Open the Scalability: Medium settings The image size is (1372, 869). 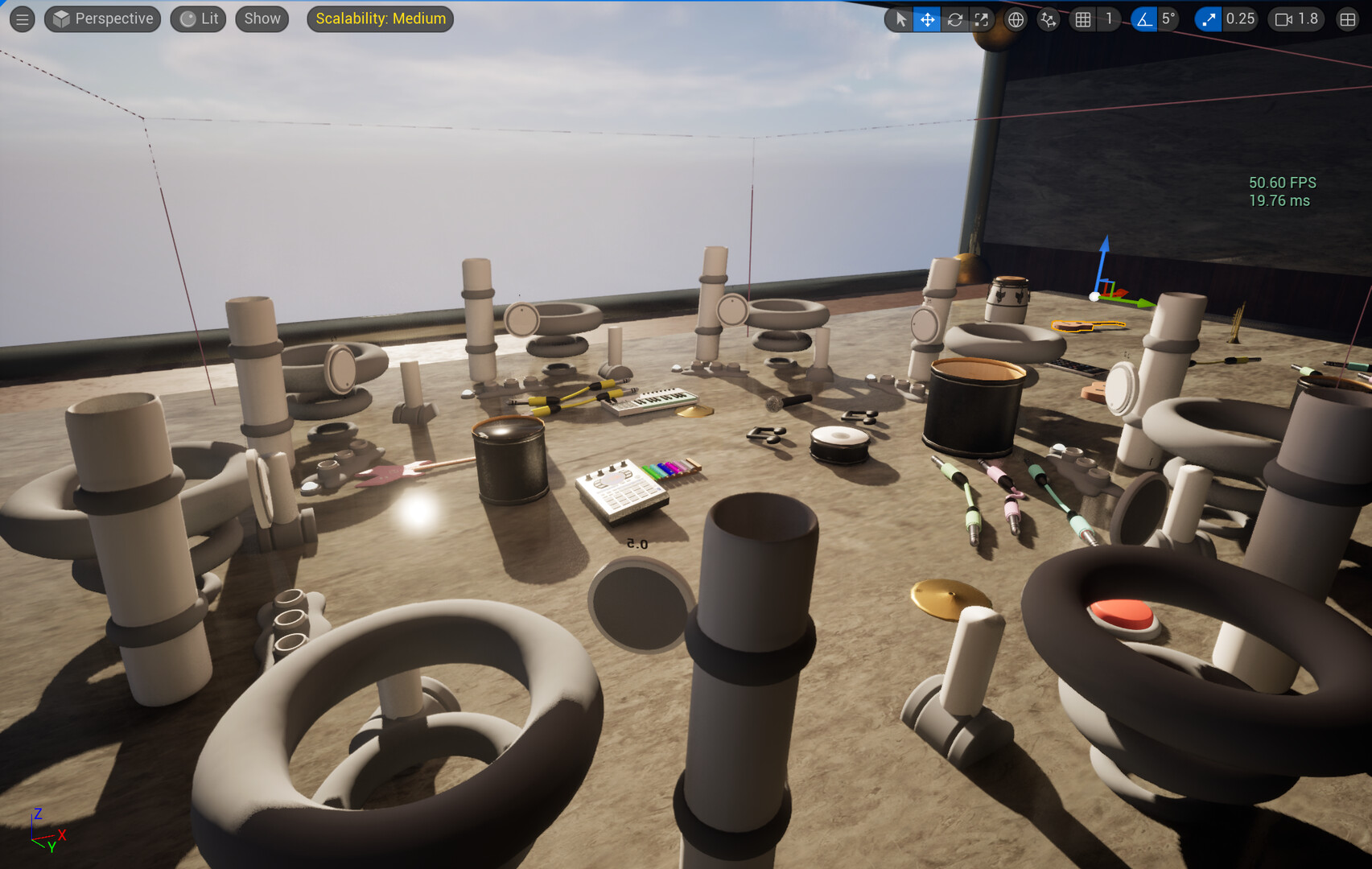point(380,19)
